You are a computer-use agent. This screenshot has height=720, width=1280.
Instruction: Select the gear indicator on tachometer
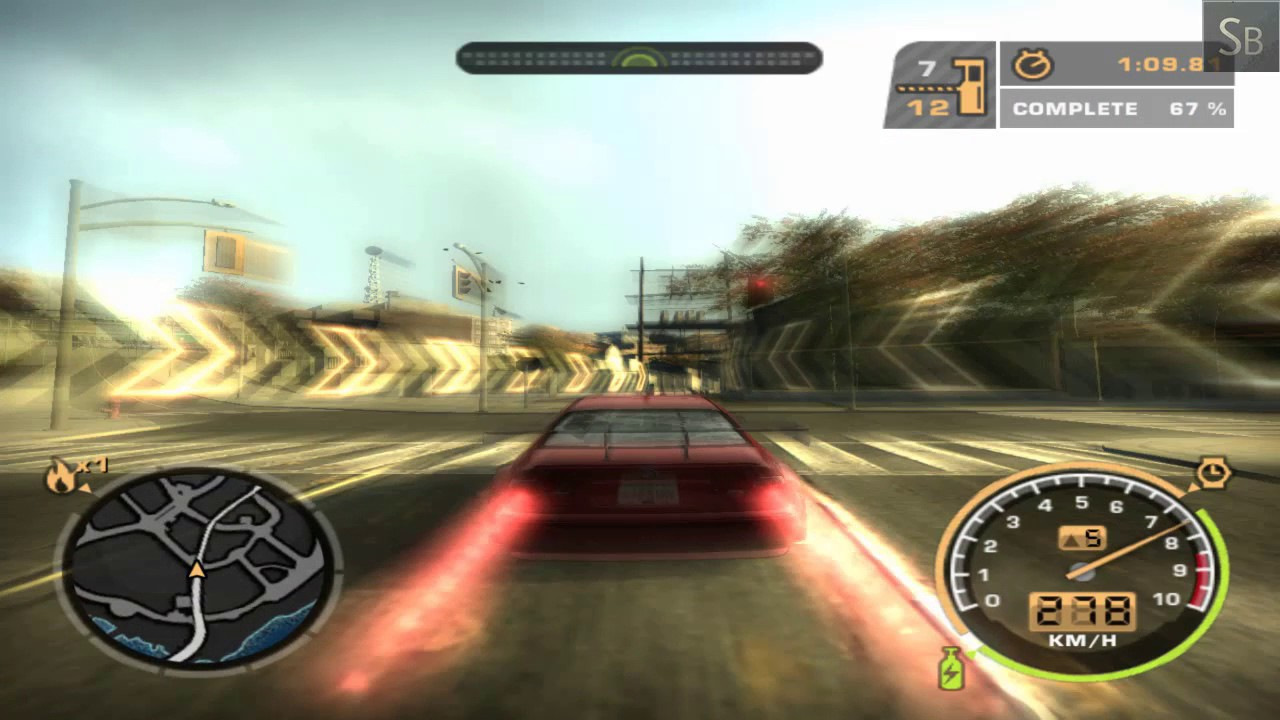pyautogui.click(x=1082, y=538)
